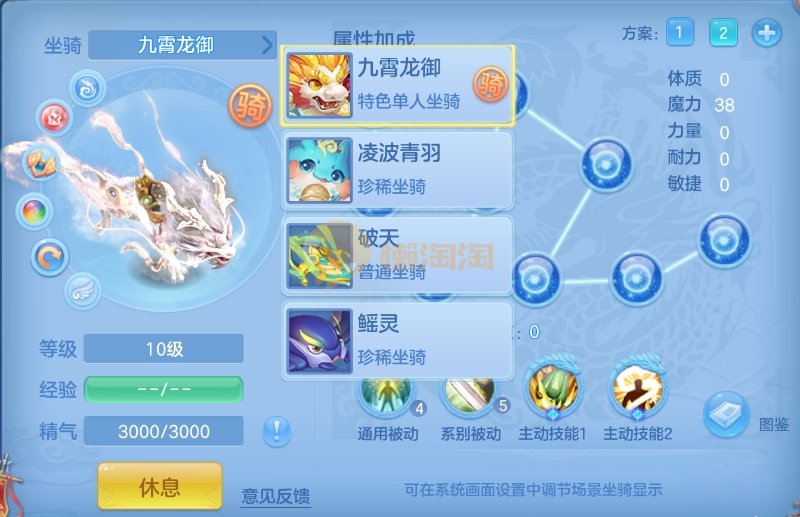Click the white wing icon

(81, 291)
